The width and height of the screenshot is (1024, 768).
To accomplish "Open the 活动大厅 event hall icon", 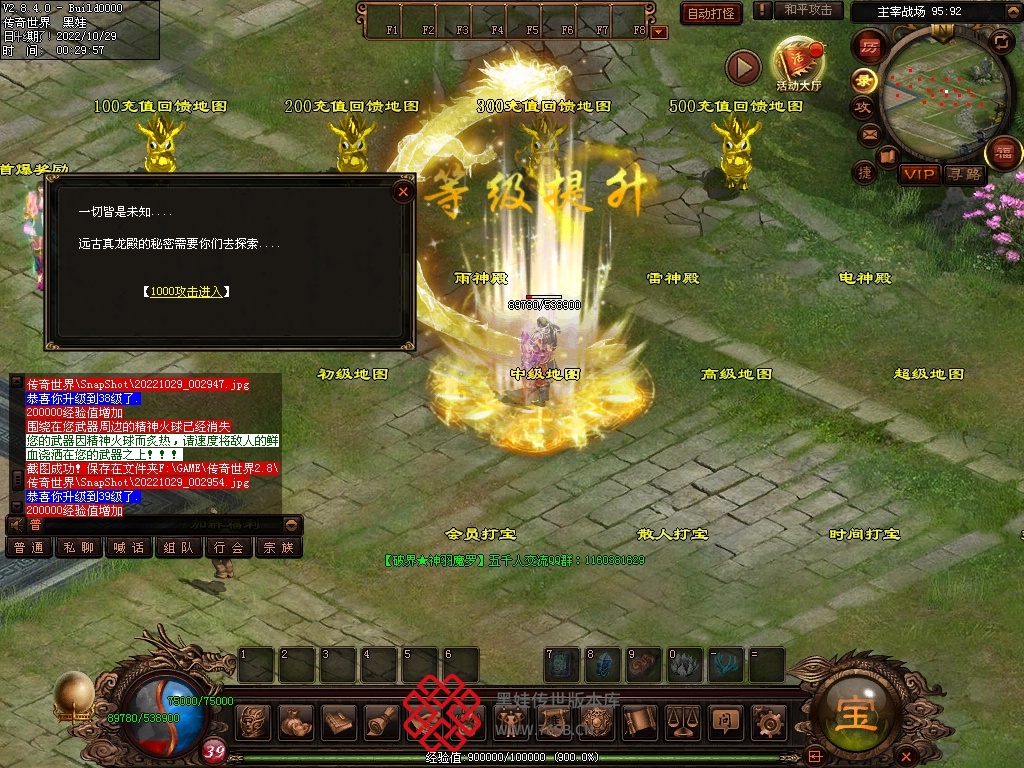I will [x=798, y=61].
